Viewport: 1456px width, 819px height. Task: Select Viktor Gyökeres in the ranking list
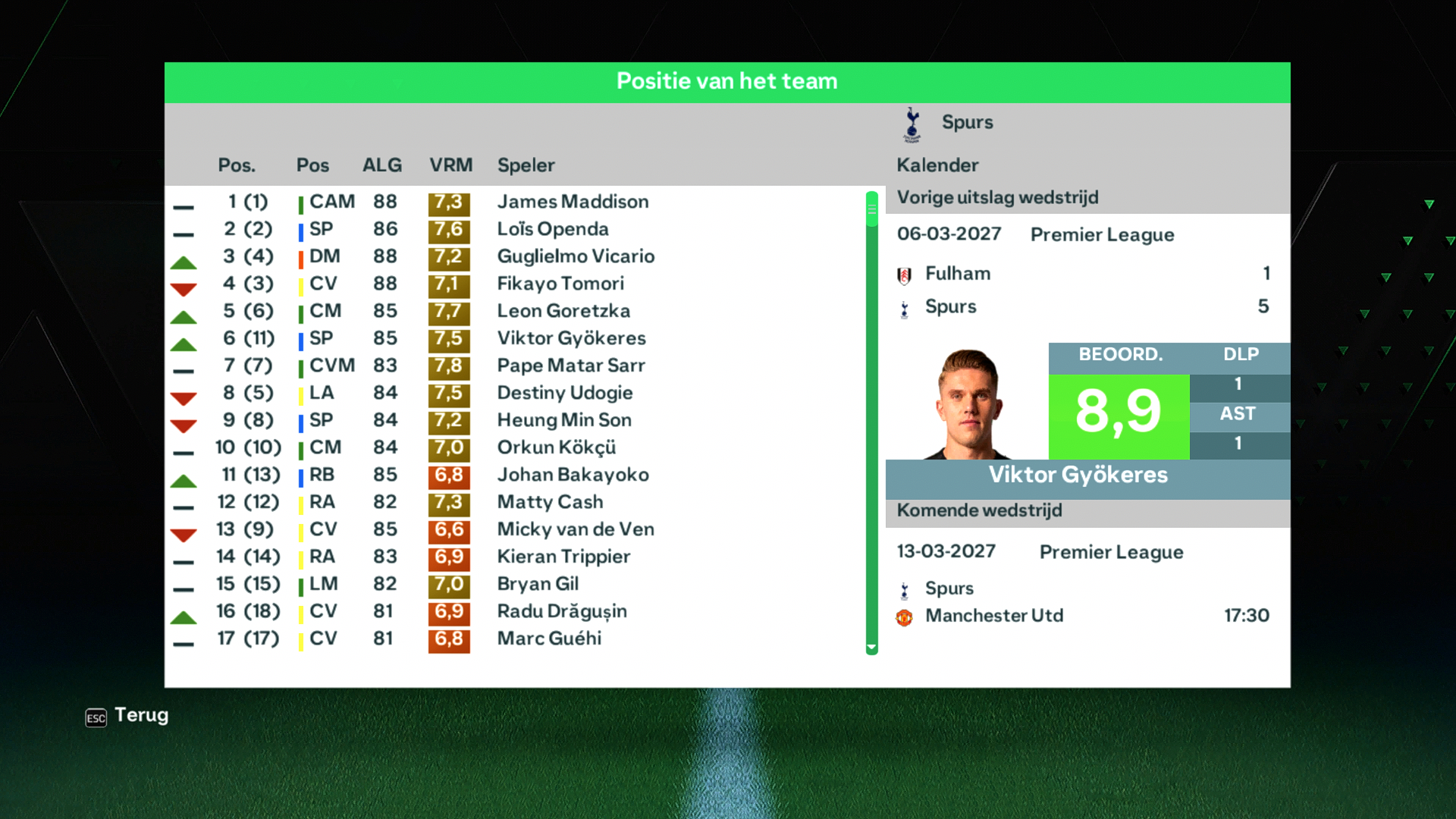point(571,338)
